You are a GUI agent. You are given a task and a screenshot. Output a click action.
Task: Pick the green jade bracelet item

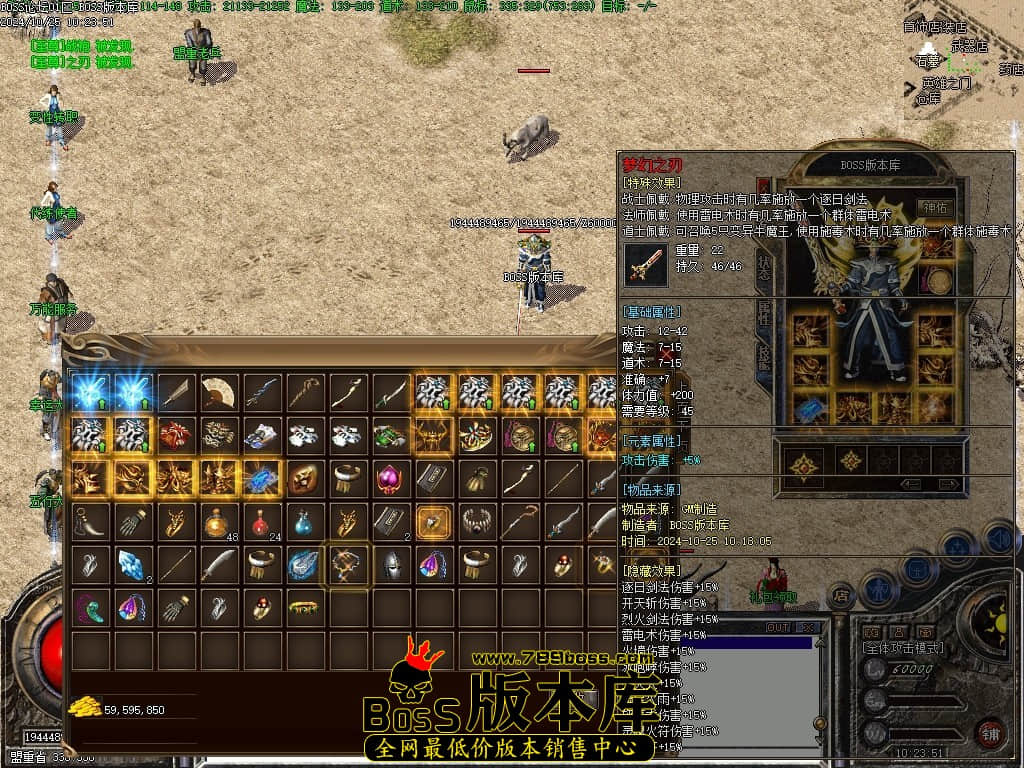pos(304,607)
